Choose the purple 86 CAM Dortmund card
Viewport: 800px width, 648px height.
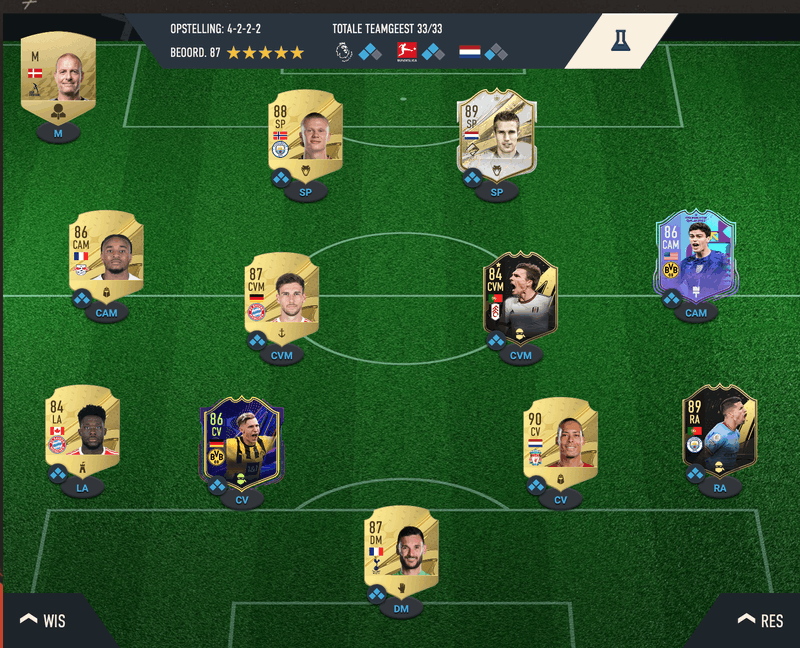(x=696, y=252)
